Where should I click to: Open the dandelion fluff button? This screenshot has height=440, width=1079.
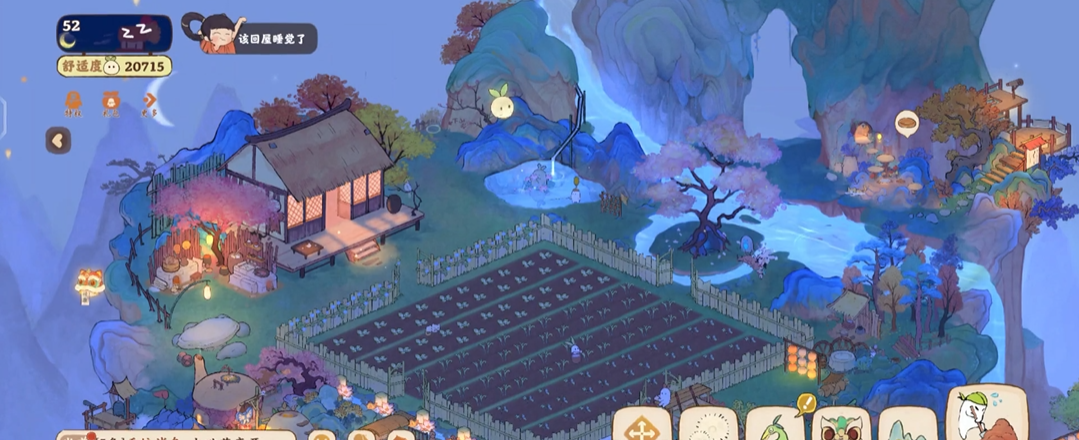coord(709,427)
